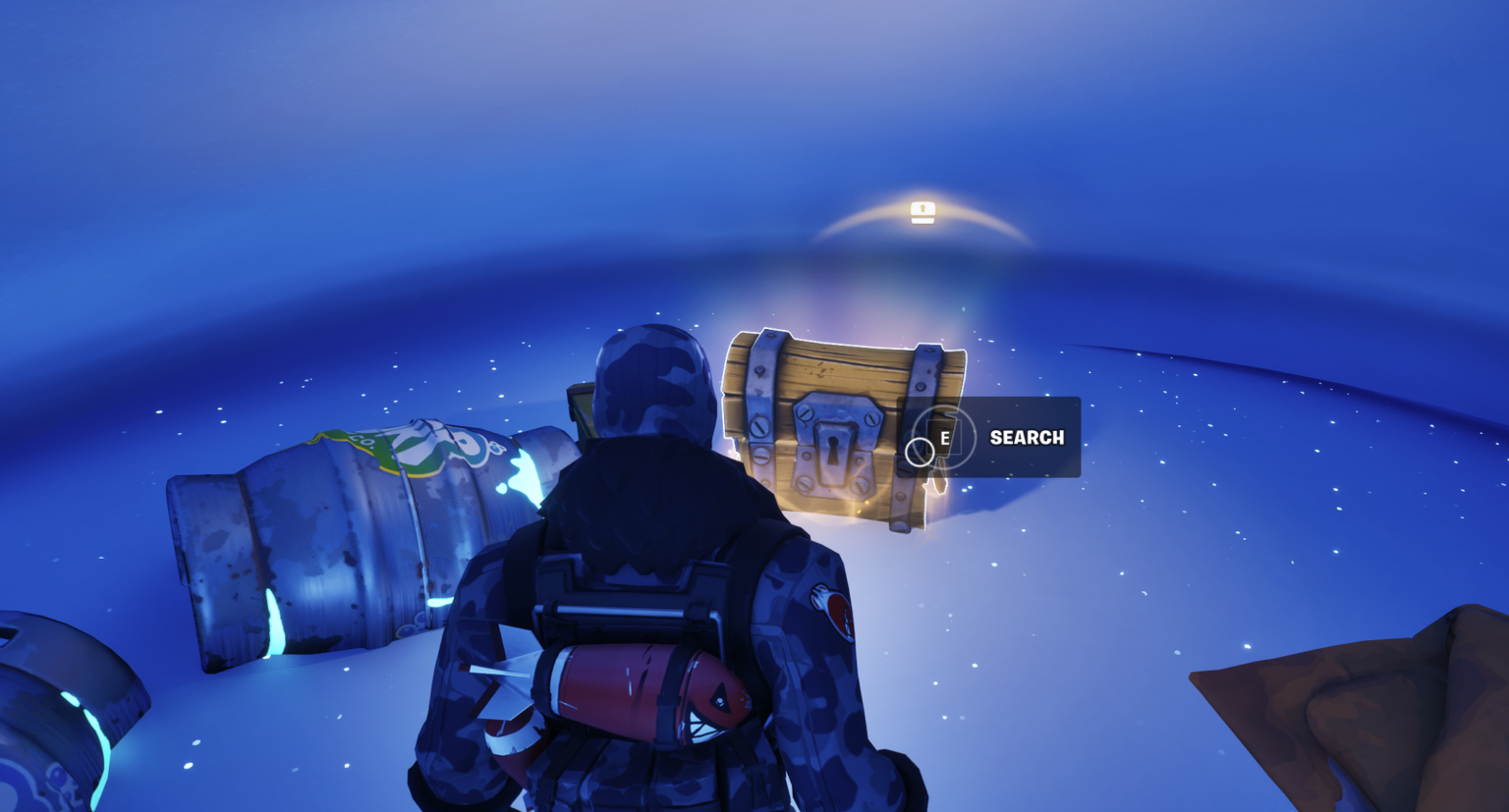Click the SEARCH label on the prompt
The image size is (1509, 812).
click(1028, 437)
